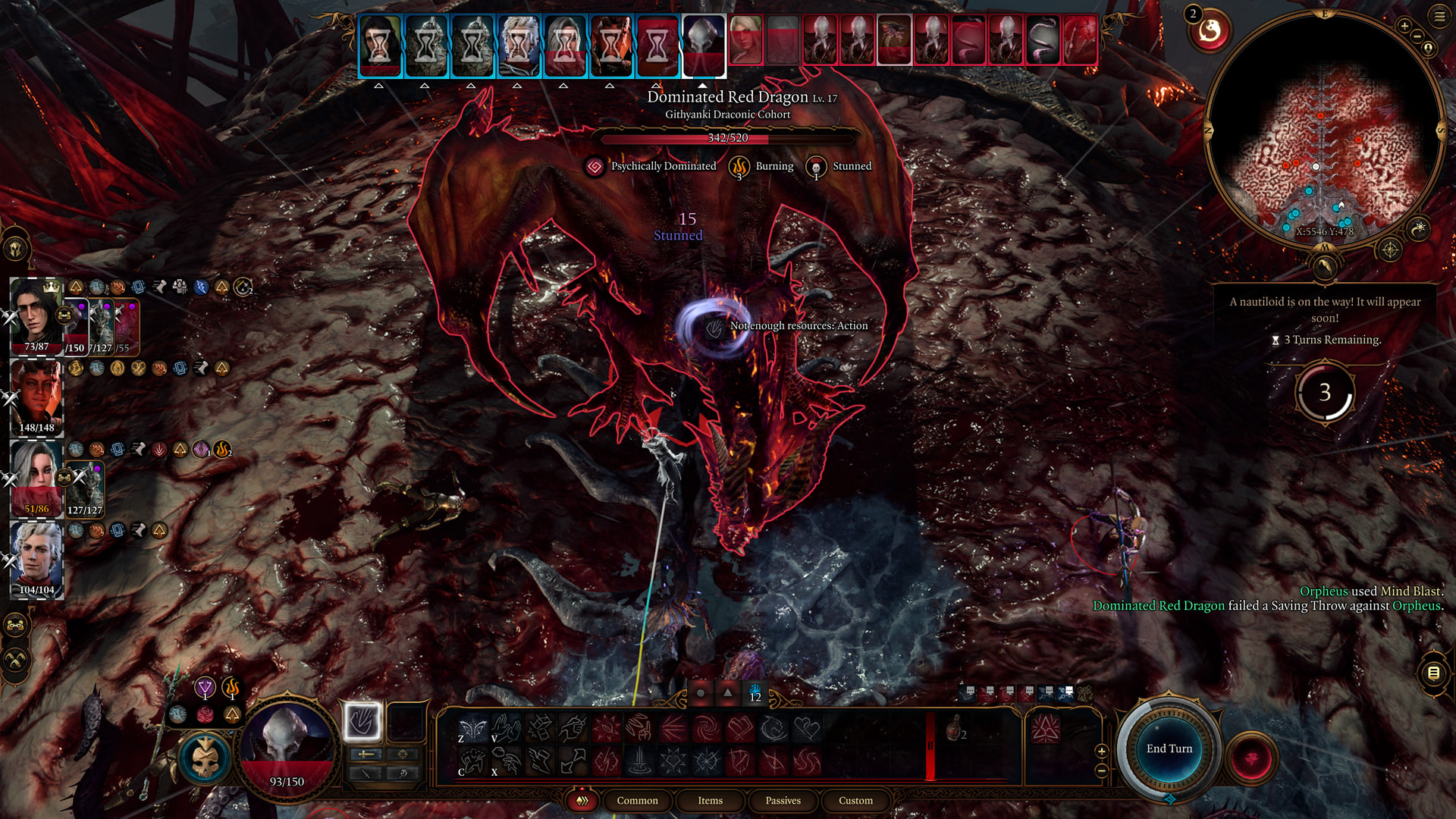This screenshot has height=819, width=1456.
Task: Click the skull-faced class resource button
Action: [x=204, y=759]
